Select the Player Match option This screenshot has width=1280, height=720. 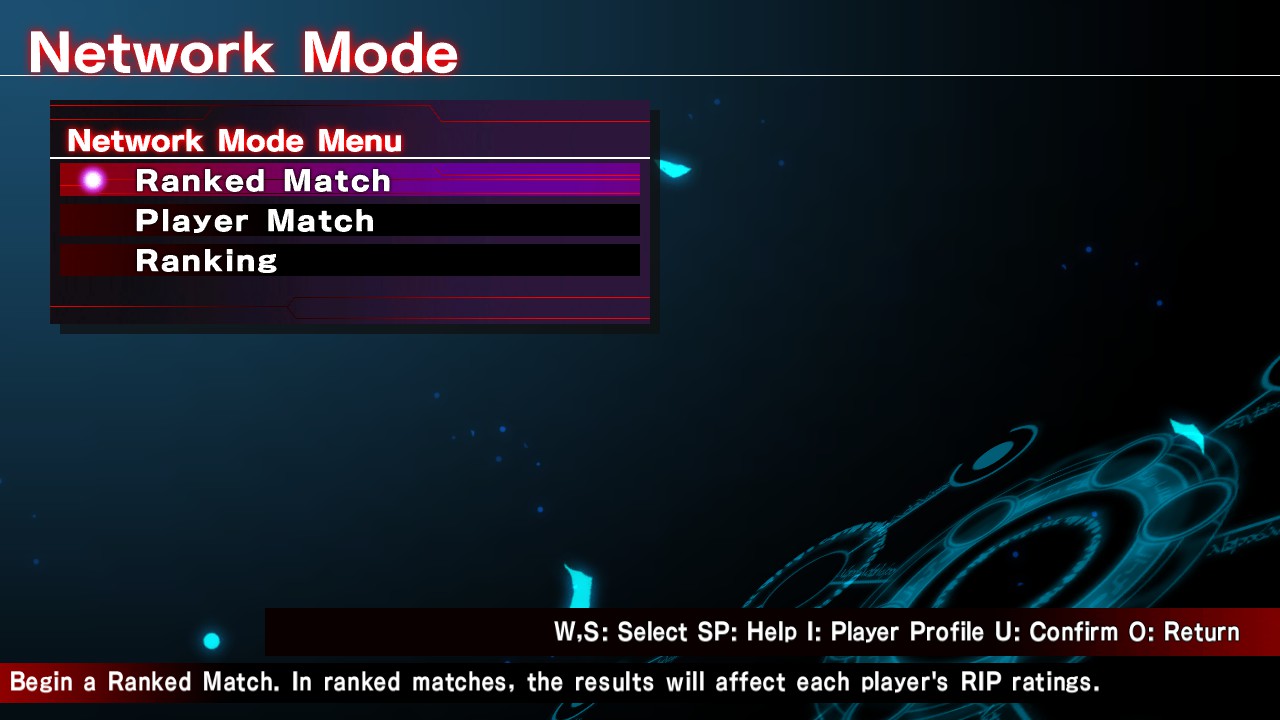click(253, 220)
